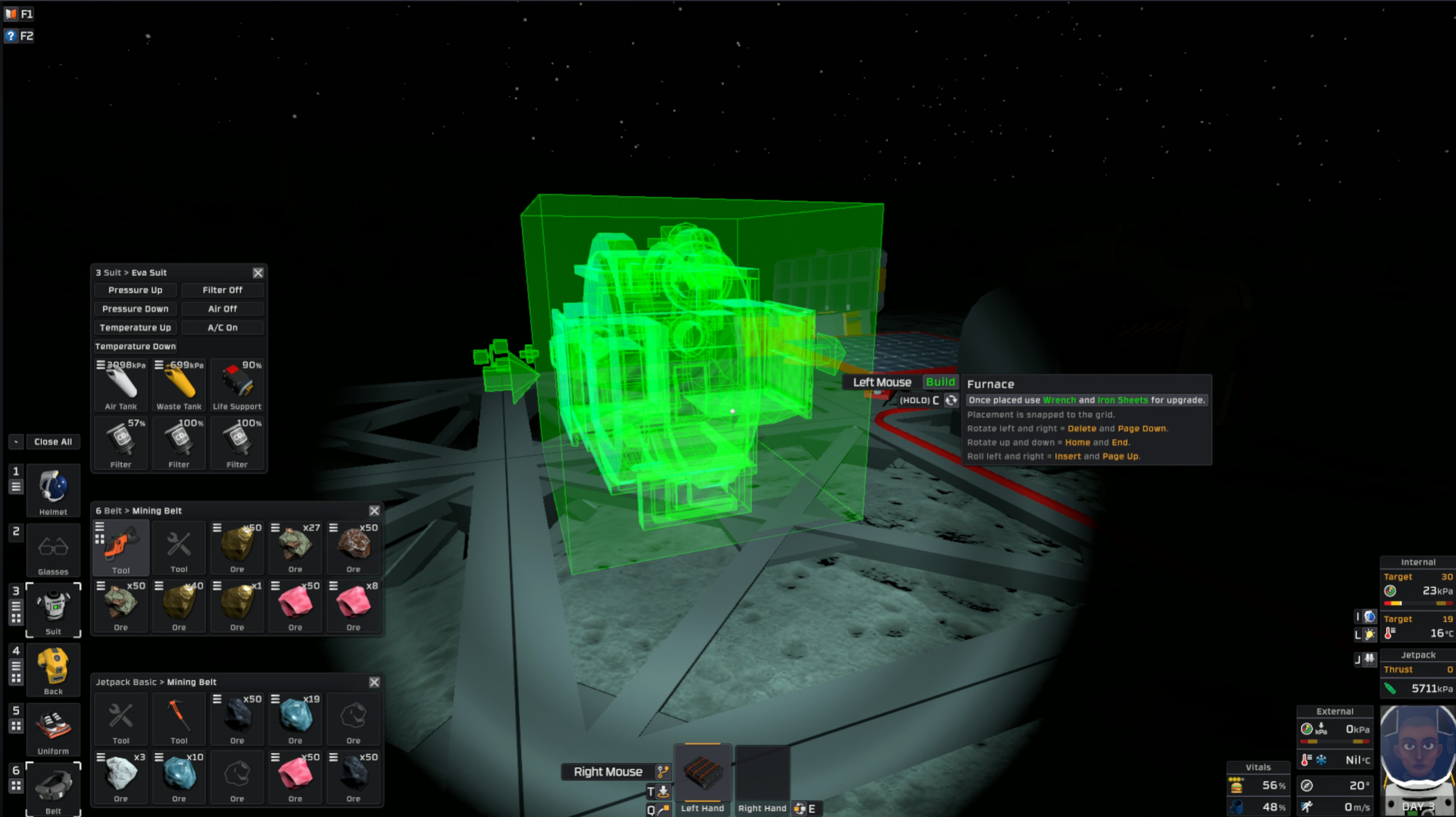Select the Helmet slot on the left sidebar
The image size is (1456, 817).
click(x=53, y=489)
